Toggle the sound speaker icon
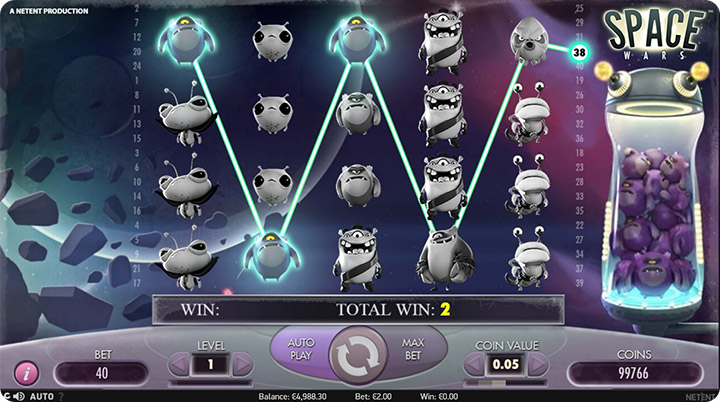720x402 pixels. click(20, 396)
